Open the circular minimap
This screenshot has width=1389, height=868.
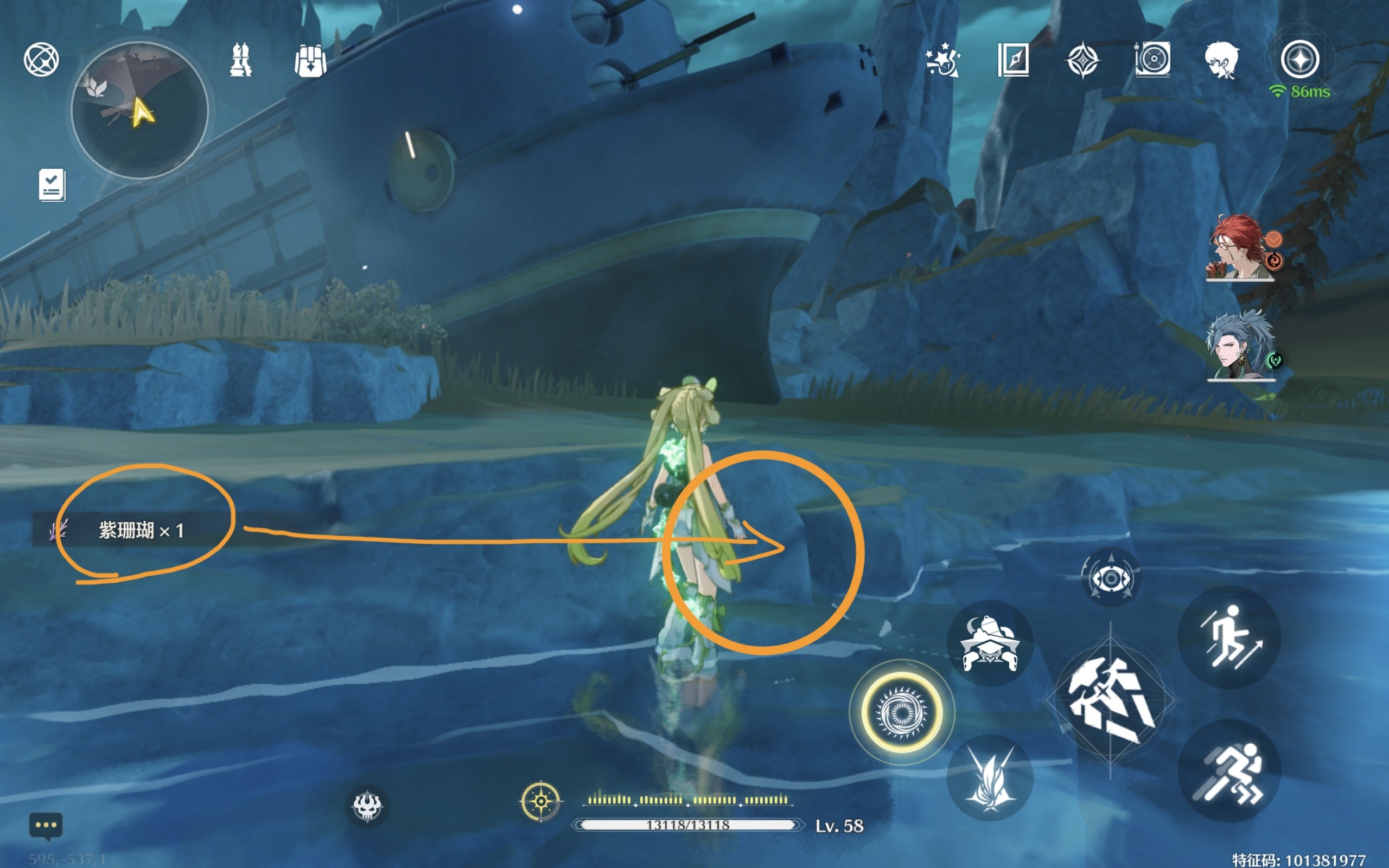coord(139,110)
